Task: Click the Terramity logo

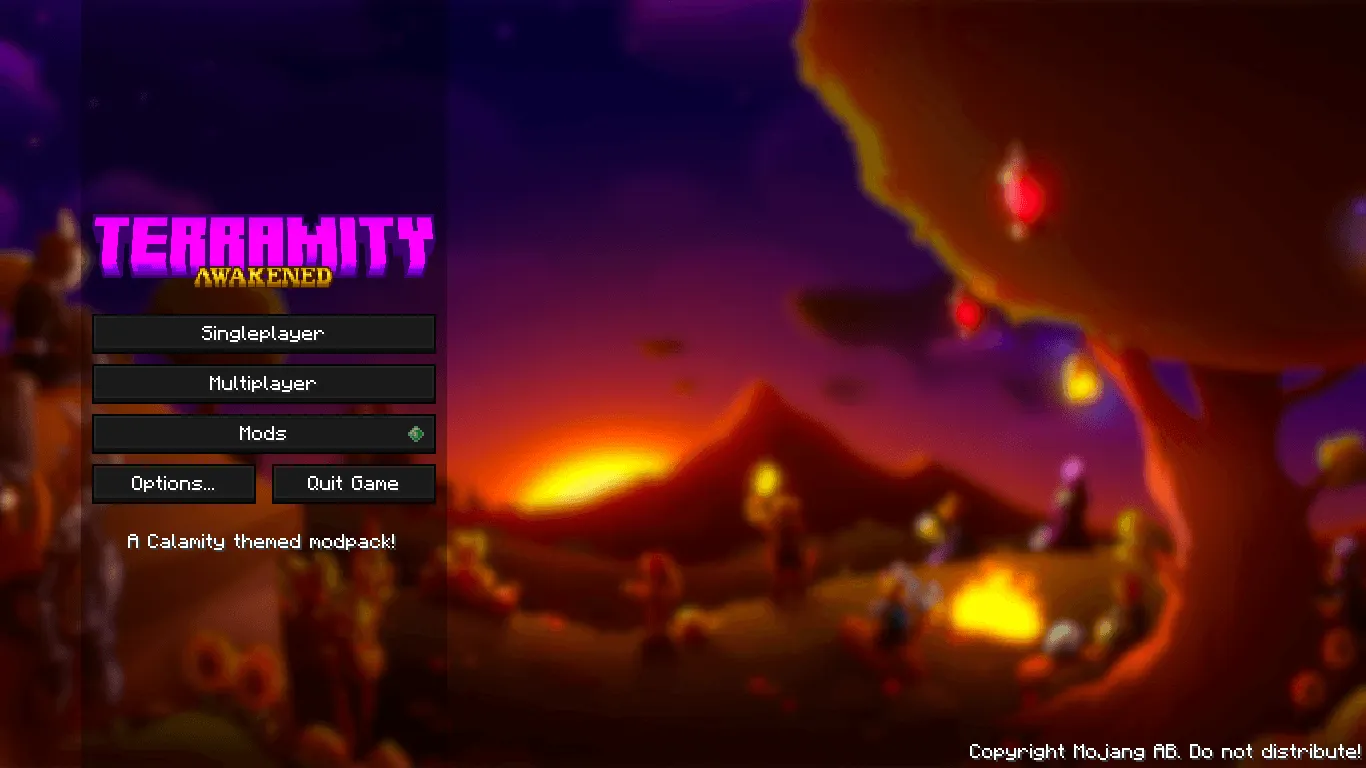Action: coord(264,245)
